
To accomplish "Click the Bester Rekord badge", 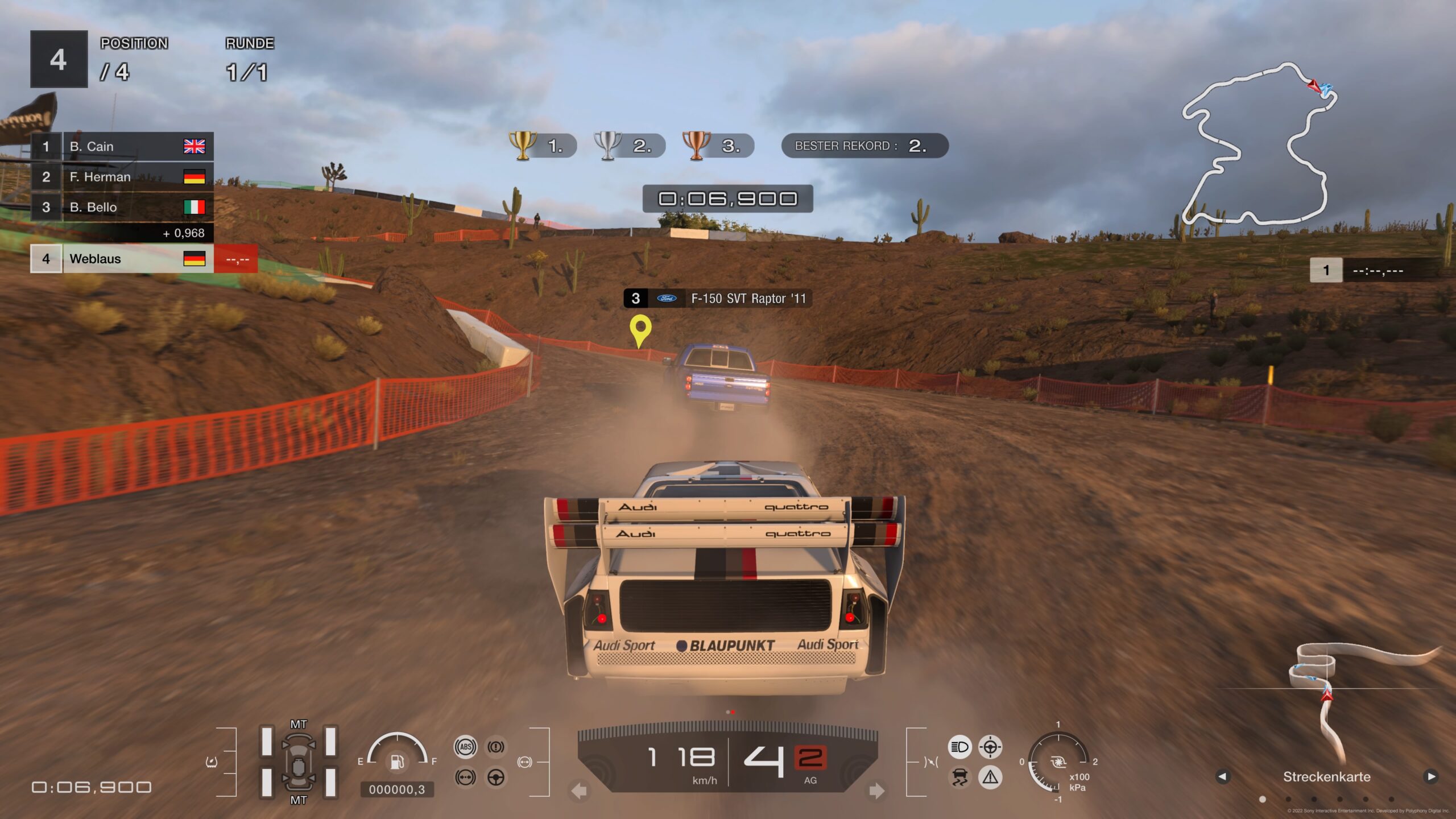I will pos(864,146).
